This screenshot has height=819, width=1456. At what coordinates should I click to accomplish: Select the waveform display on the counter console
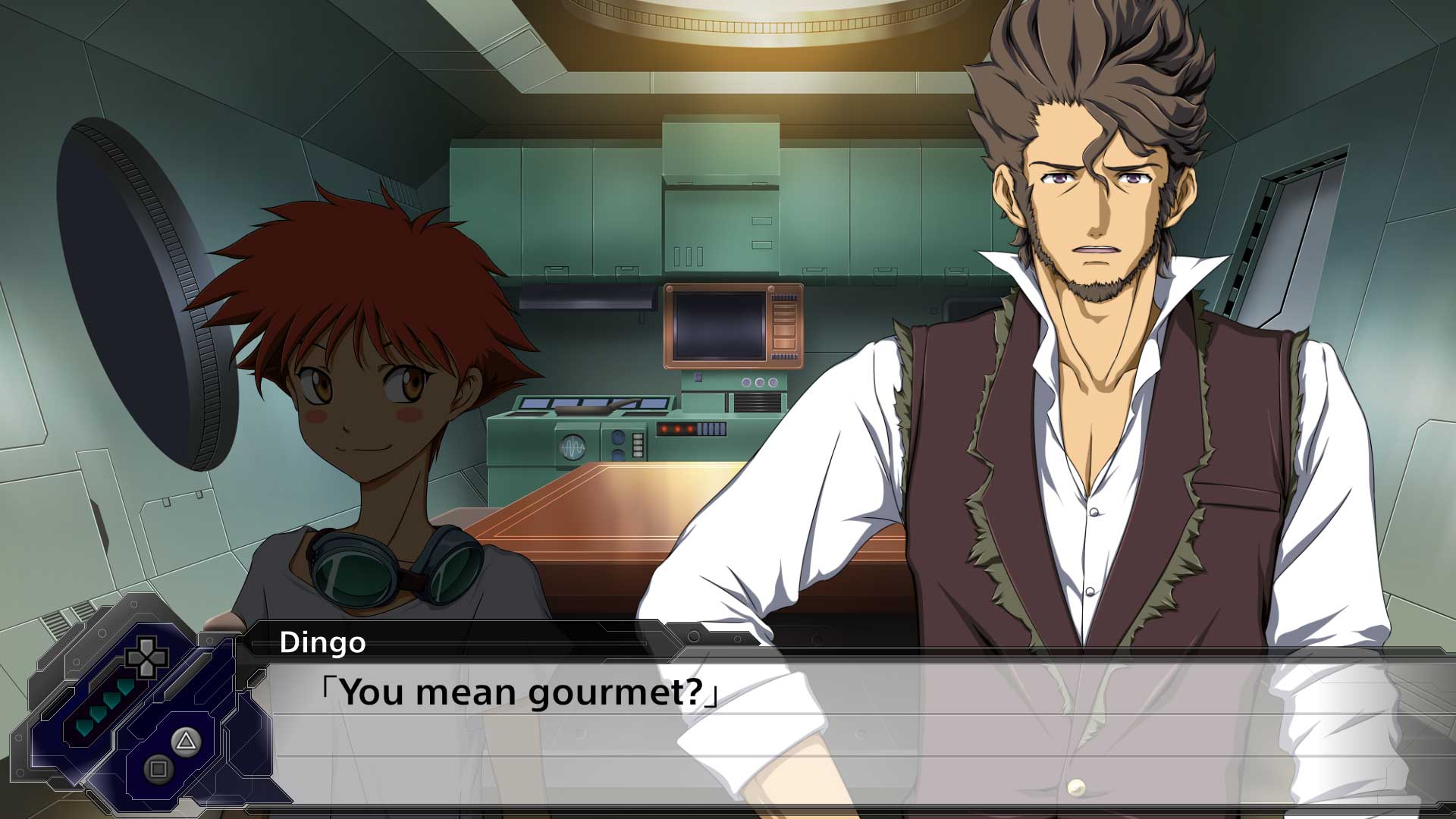coord(573,447)
